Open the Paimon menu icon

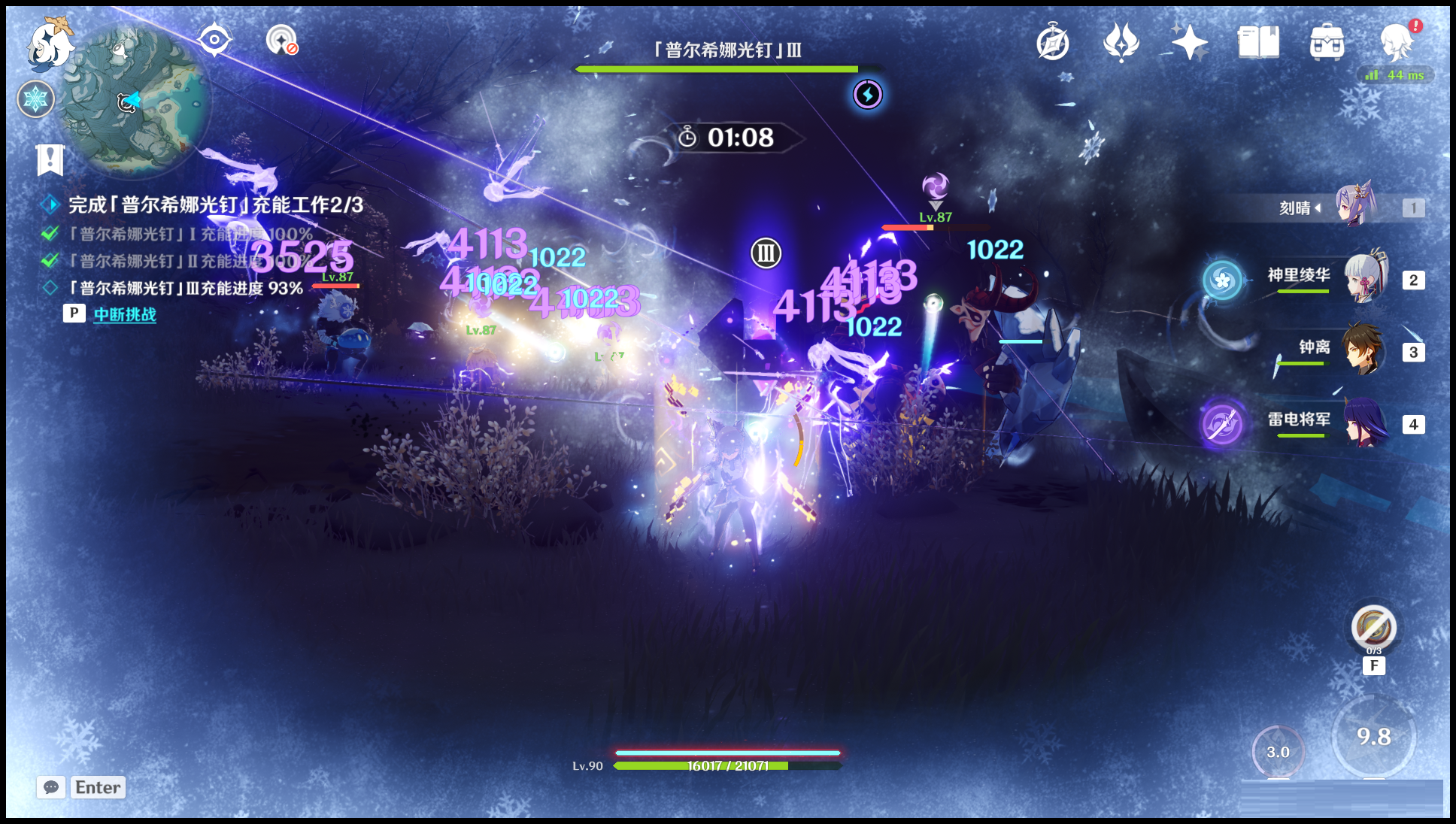(x=50, y=44)
